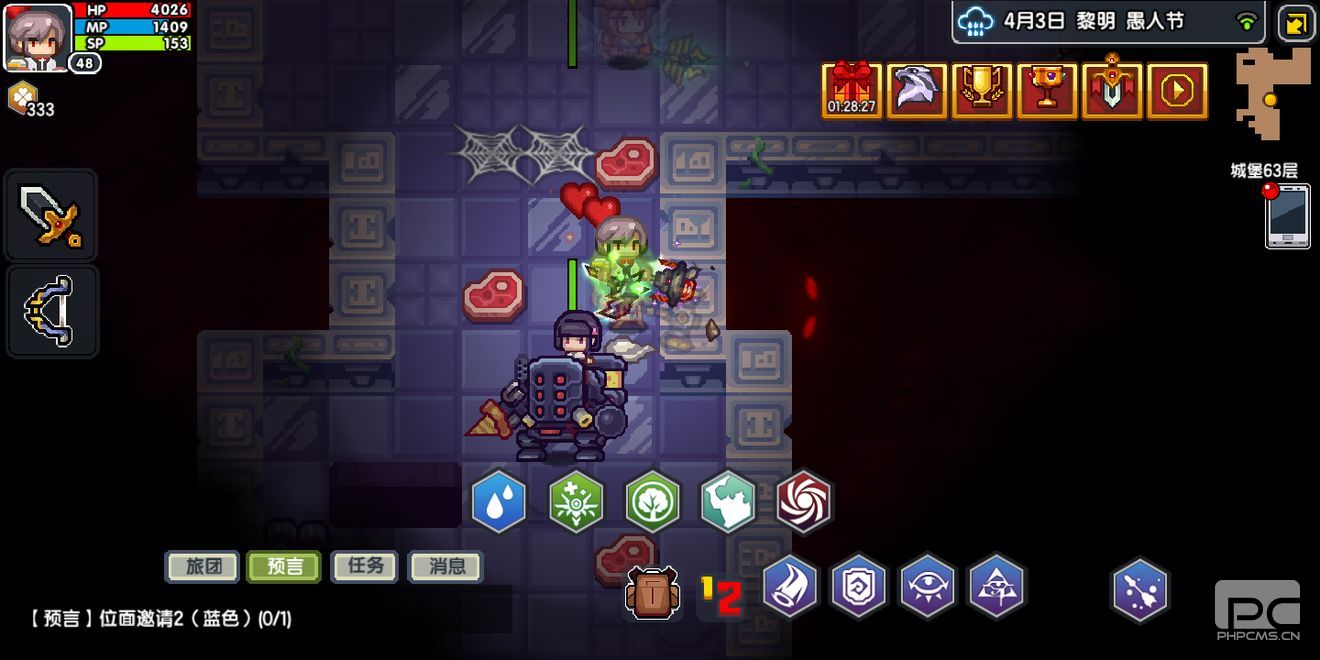Open the jeweled goblet menu

click(1047, 91)
